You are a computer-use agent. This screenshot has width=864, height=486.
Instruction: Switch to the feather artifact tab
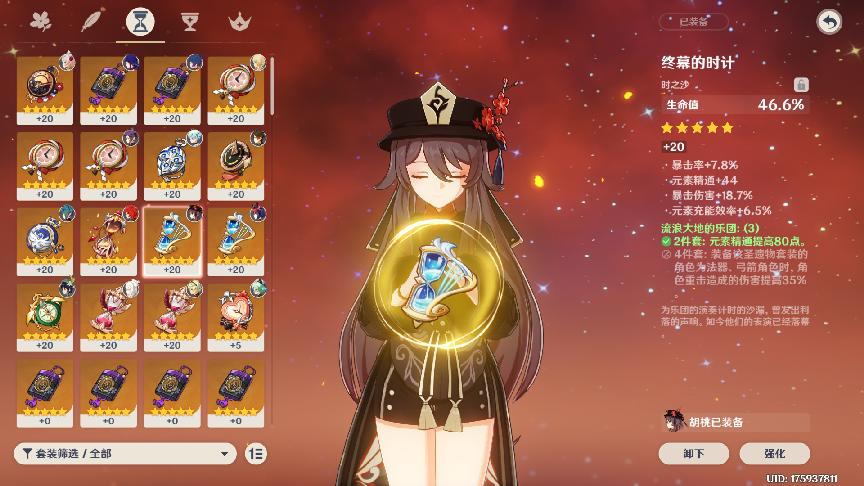click(92, 21)
